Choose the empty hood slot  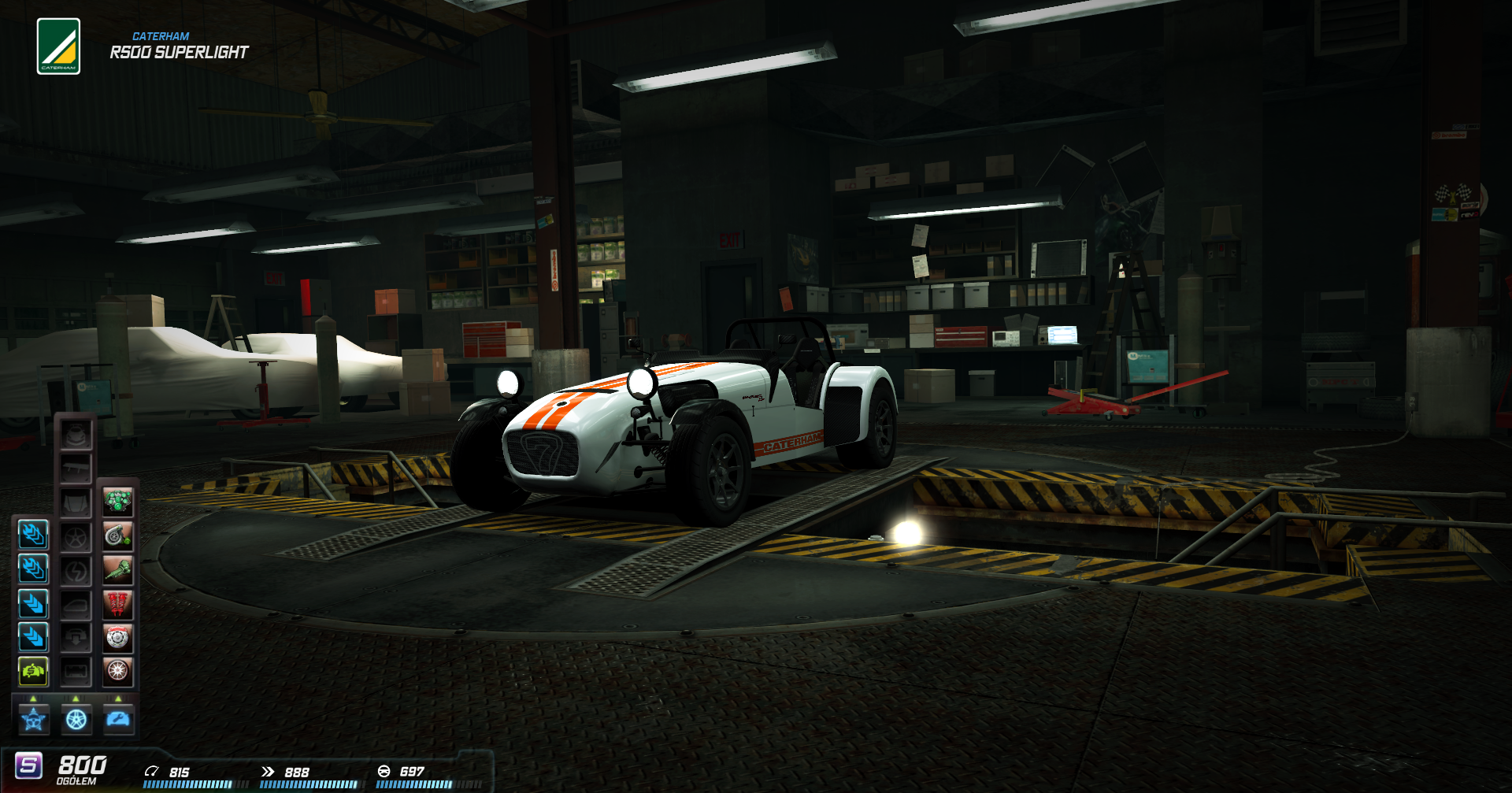point(76,502)
